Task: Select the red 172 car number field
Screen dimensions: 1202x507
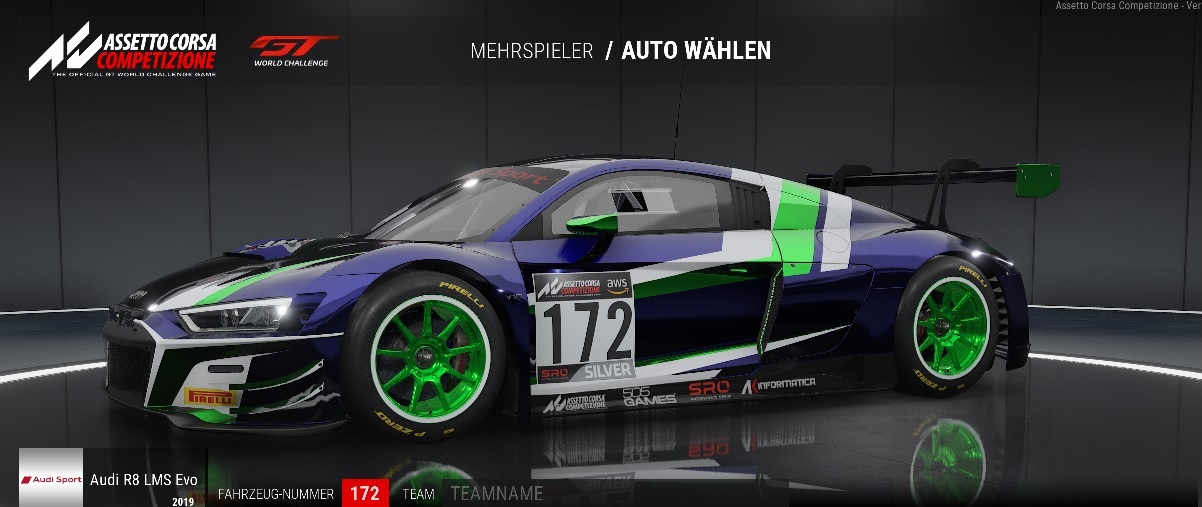Action: (x=365, y=493)
